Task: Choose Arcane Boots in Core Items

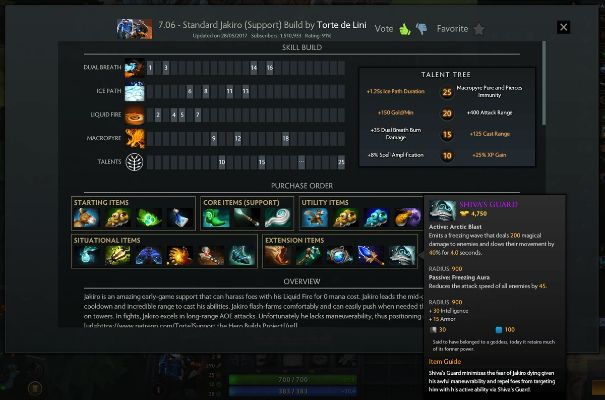Action: click(219, 217)
